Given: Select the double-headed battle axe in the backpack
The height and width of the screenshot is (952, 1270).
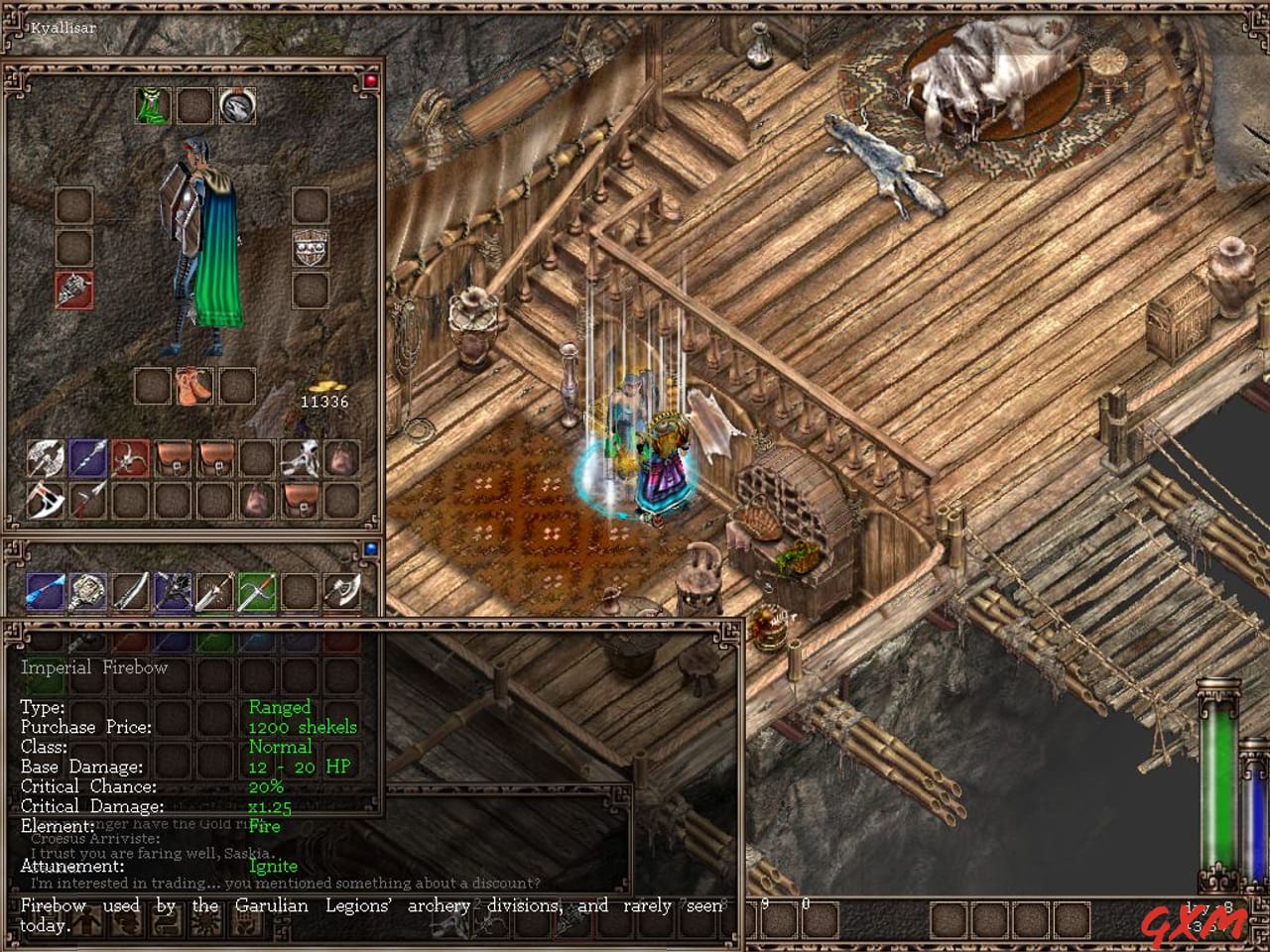Looking at the screenshot, I should click(x=48, y=457).
